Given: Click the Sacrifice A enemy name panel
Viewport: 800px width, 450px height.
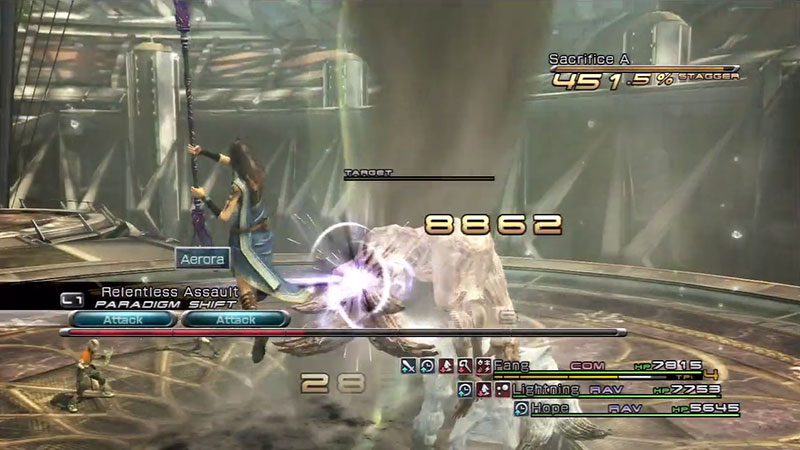Looking at the screenshot, I should click(590, 60).
